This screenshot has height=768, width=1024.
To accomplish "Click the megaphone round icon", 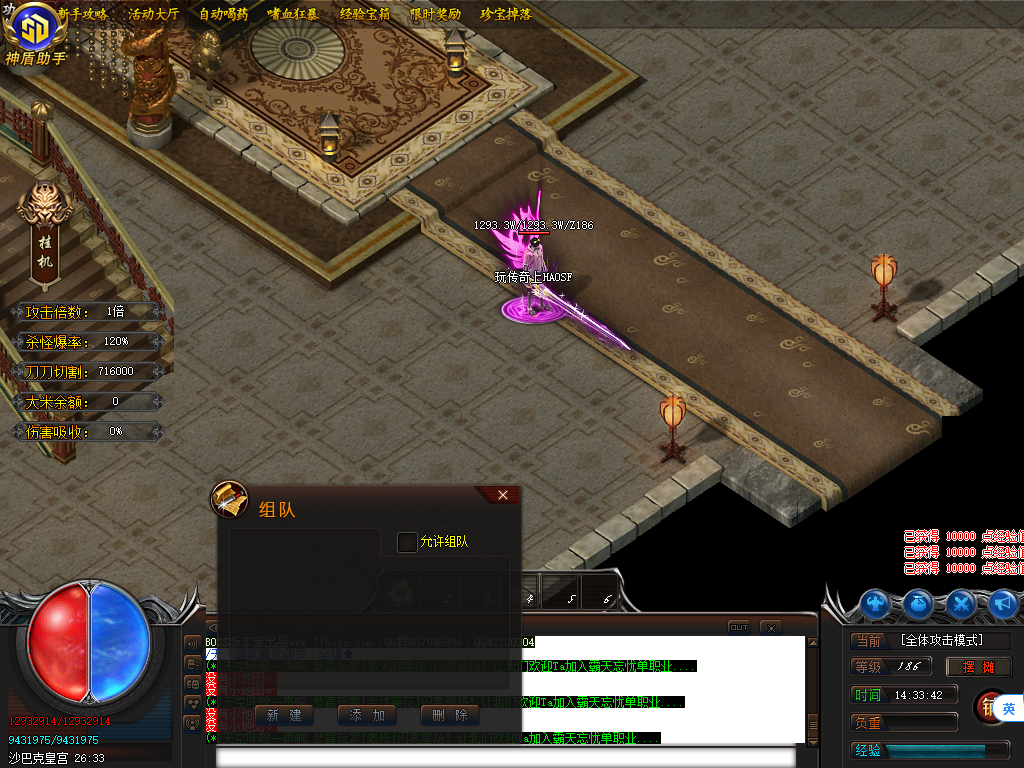I will point(1003,604).
